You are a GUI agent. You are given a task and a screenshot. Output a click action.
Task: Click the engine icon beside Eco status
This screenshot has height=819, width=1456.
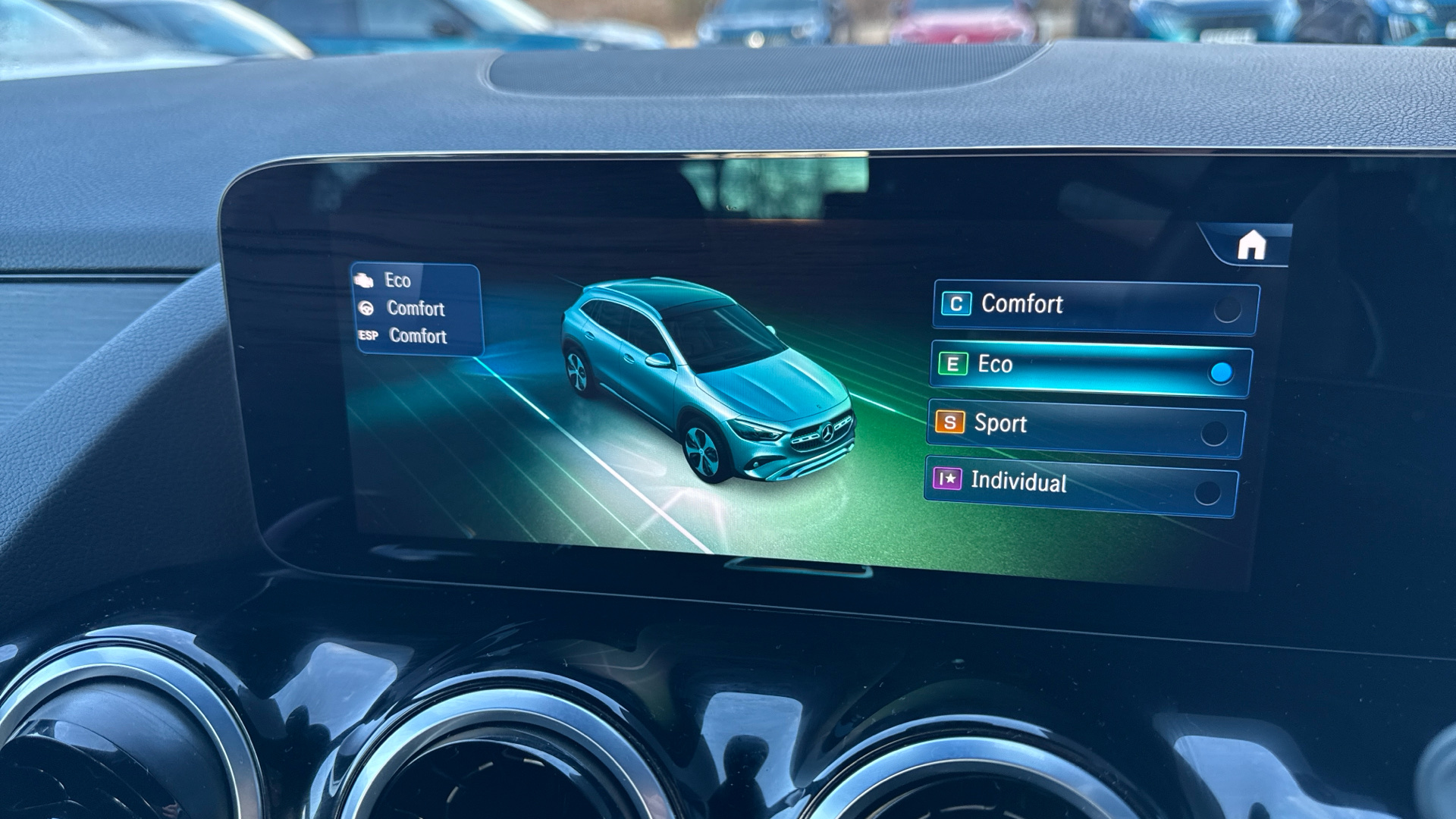click(x=364, y=281)
